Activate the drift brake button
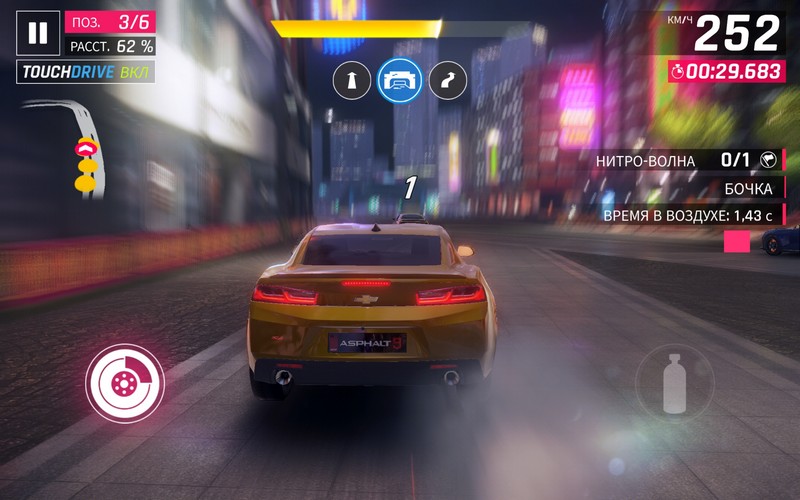Viewport: 800px width, 500px height. pos(124,381)
